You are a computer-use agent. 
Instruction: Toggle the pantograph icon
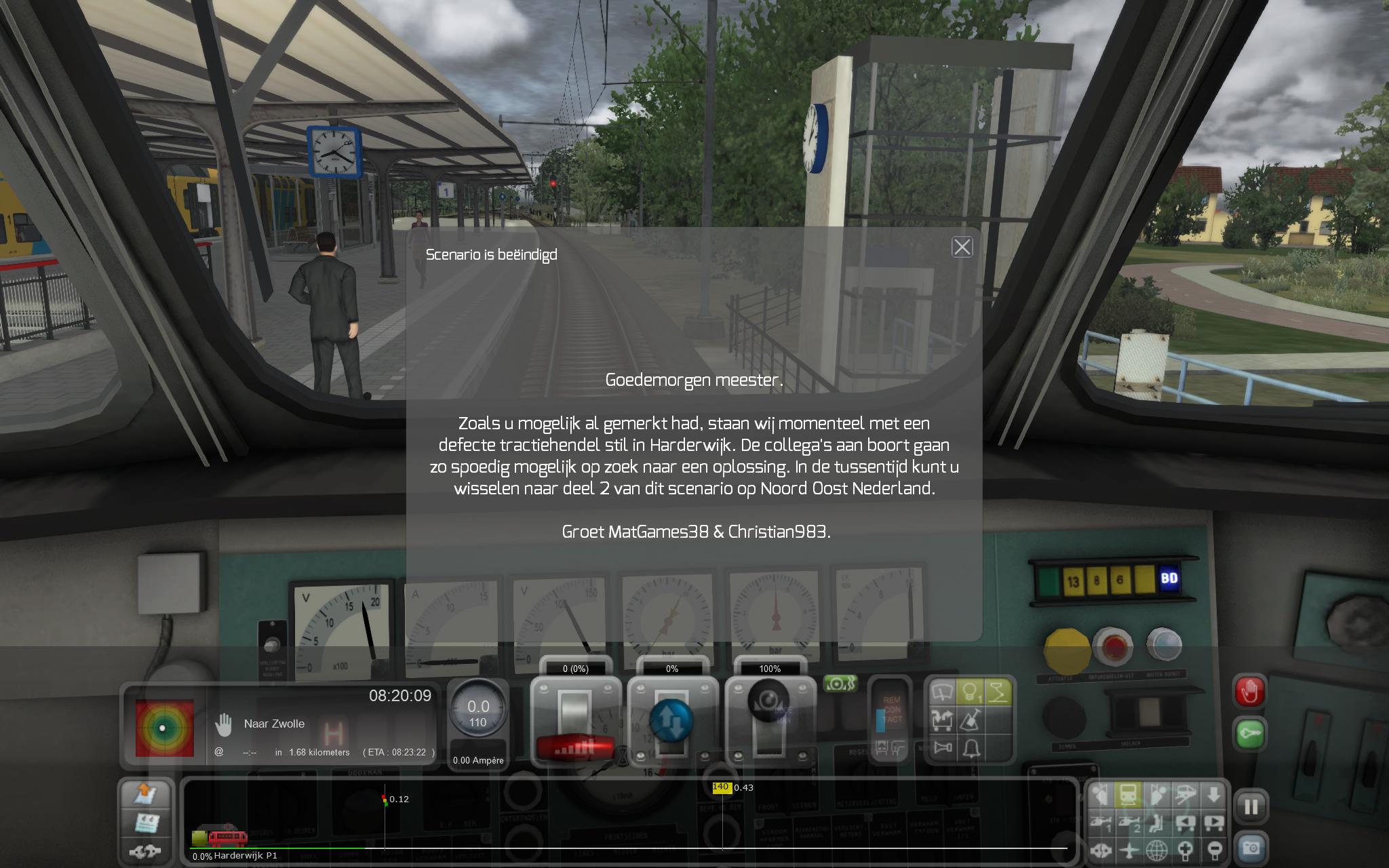998,693
